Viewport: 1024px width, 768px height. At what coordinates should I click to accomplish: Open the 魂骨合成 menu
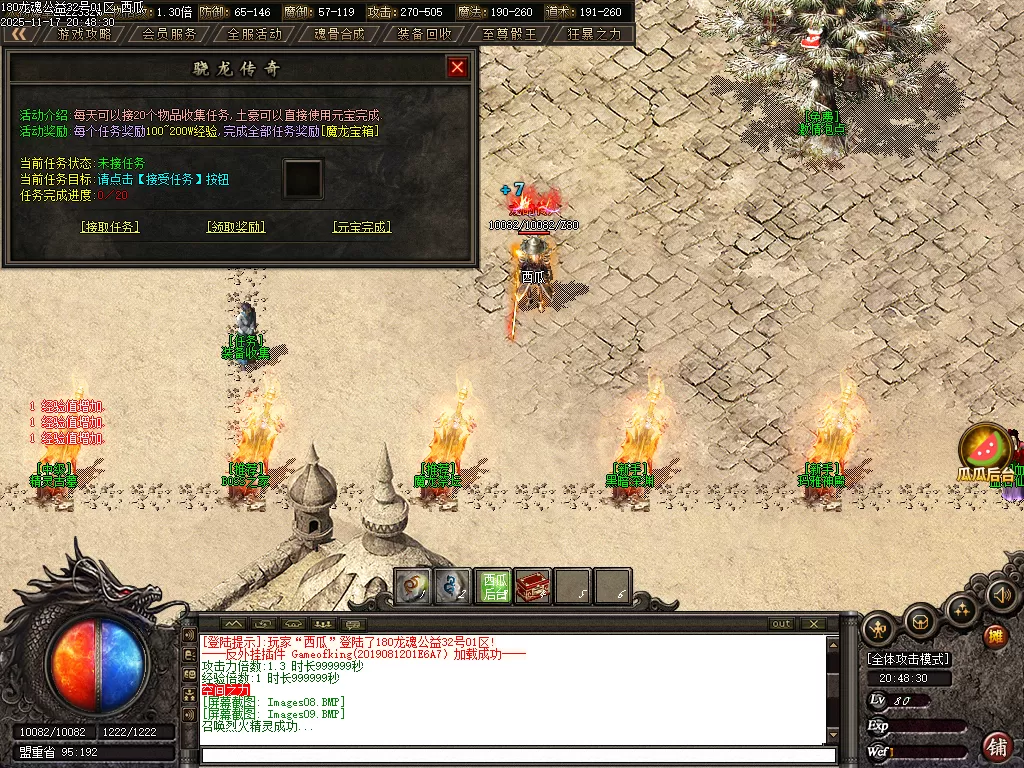[x=339, y=33]
